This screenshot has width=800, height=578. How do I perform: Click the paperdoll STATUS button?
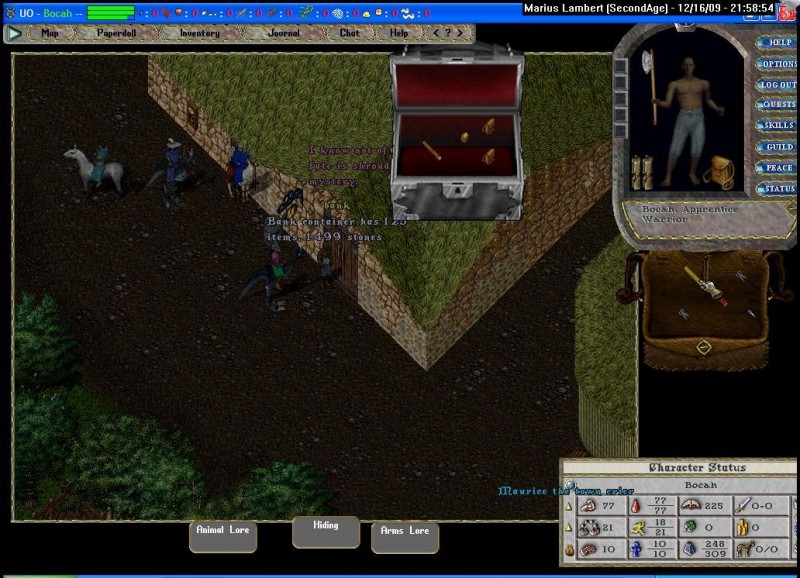tap(777, 189)
